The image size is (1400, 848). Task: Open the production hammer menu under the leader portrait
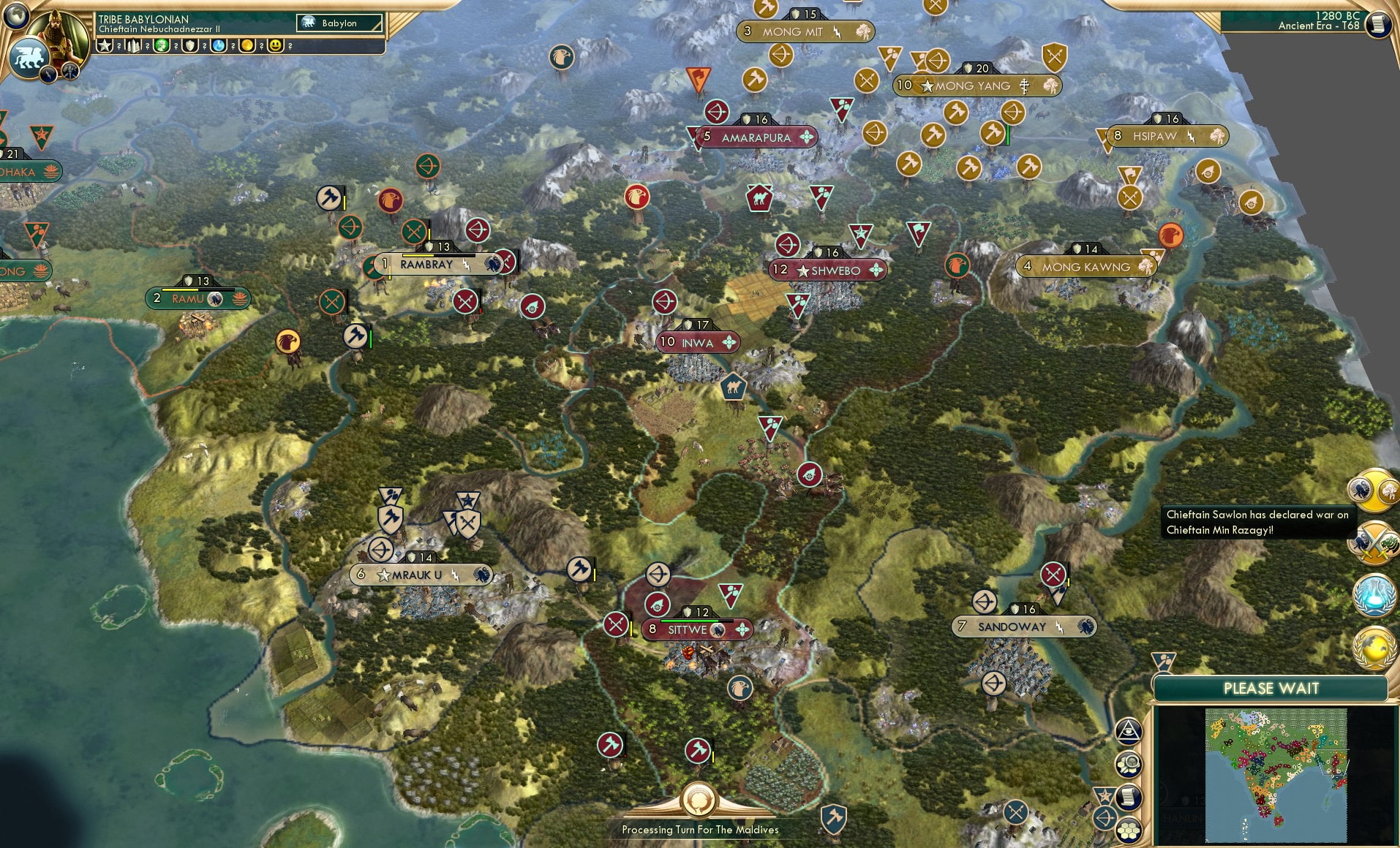click(x=69, y=72)
